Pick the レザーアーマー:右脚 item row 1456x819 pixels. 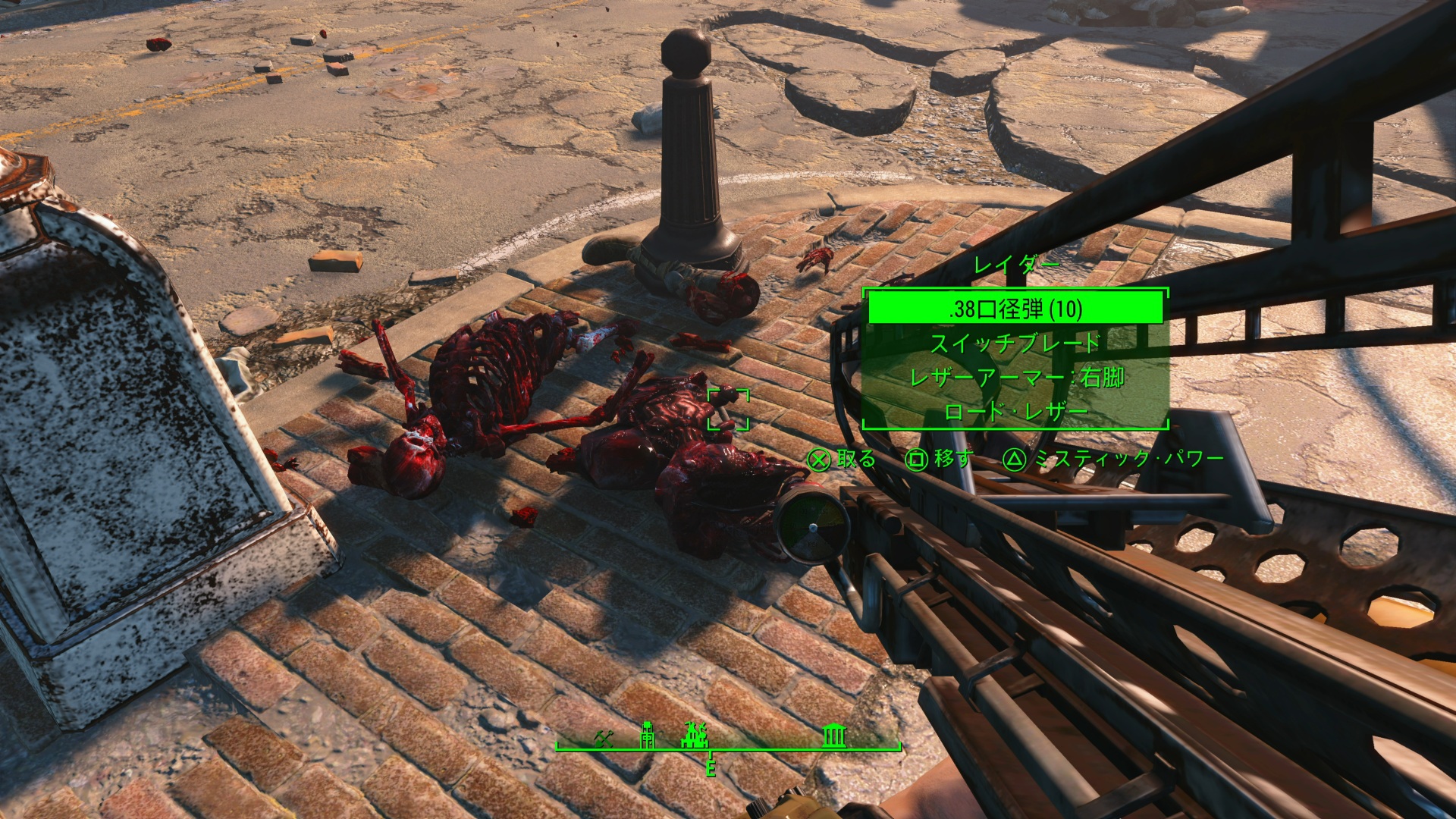click(x=1015, y=378)
